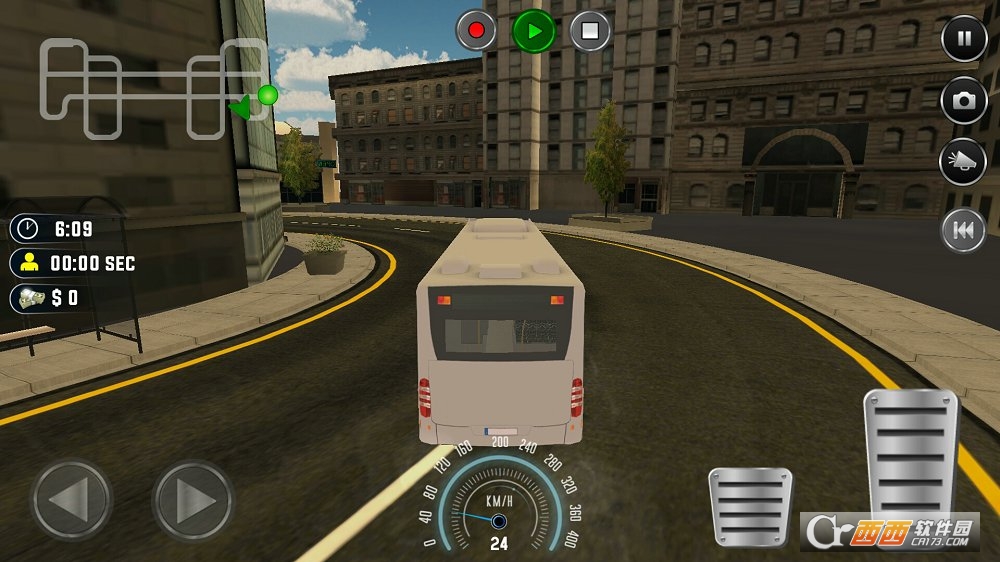Start recording with the red record button
The width and height of the screenshot is (1000, 562).
point(476,31)
